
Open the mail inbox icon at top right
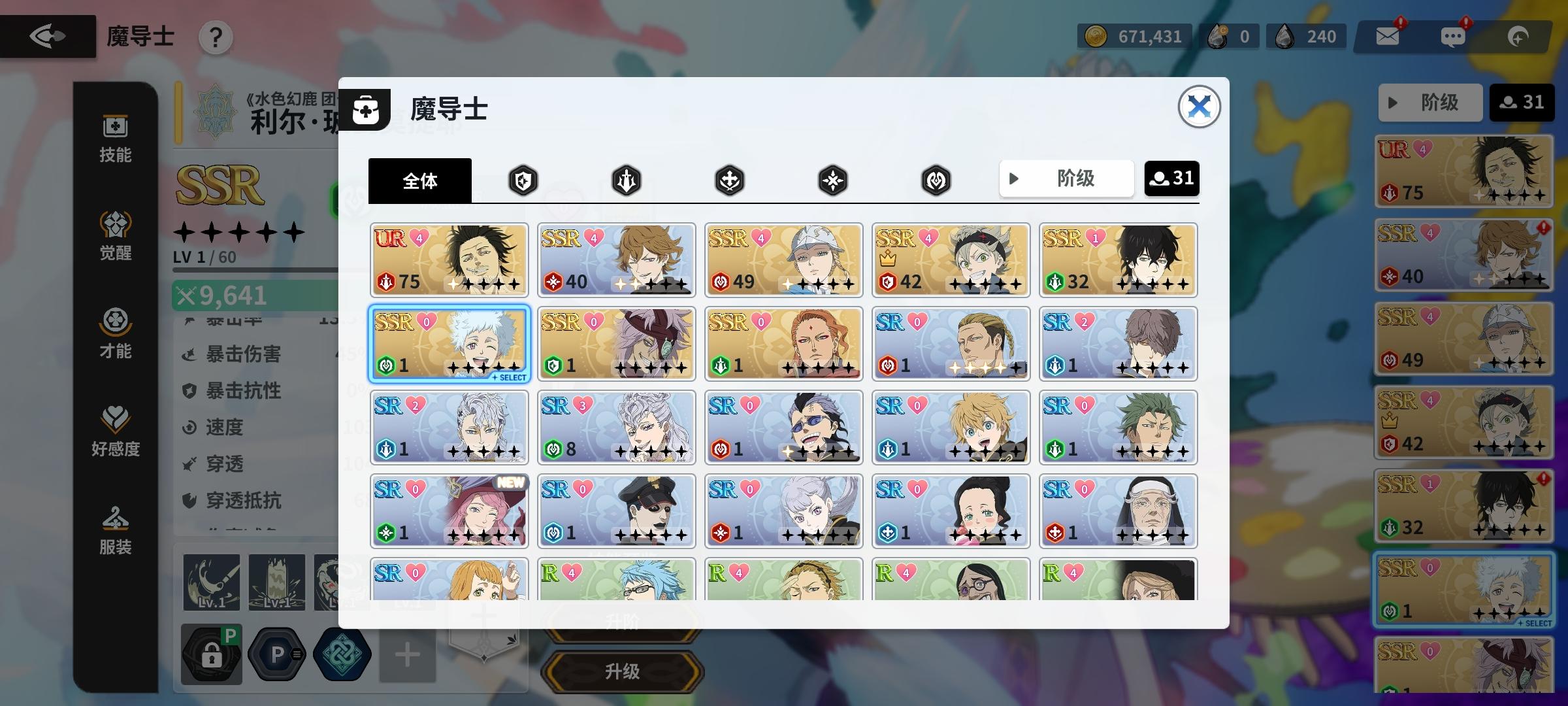point(1388,36)
